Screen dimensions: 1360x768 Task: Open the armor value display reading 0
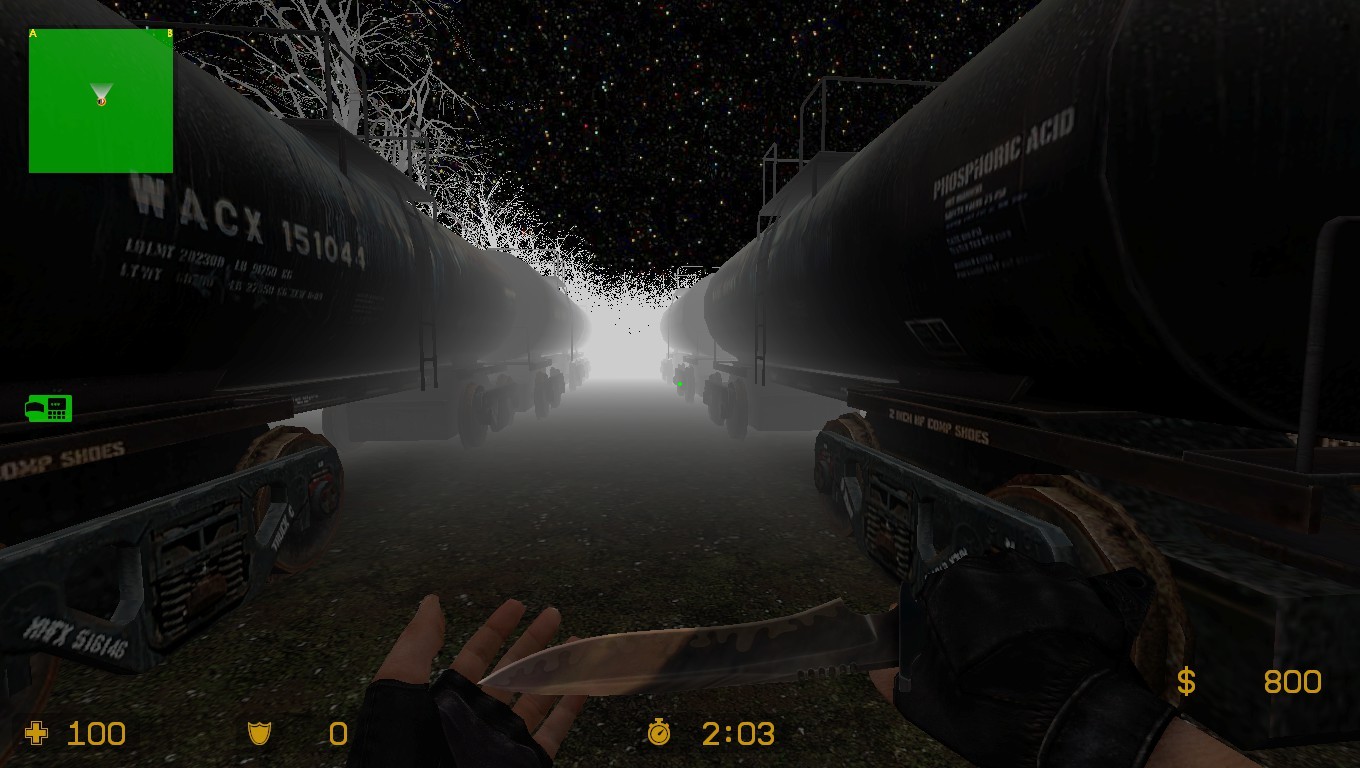337,733
